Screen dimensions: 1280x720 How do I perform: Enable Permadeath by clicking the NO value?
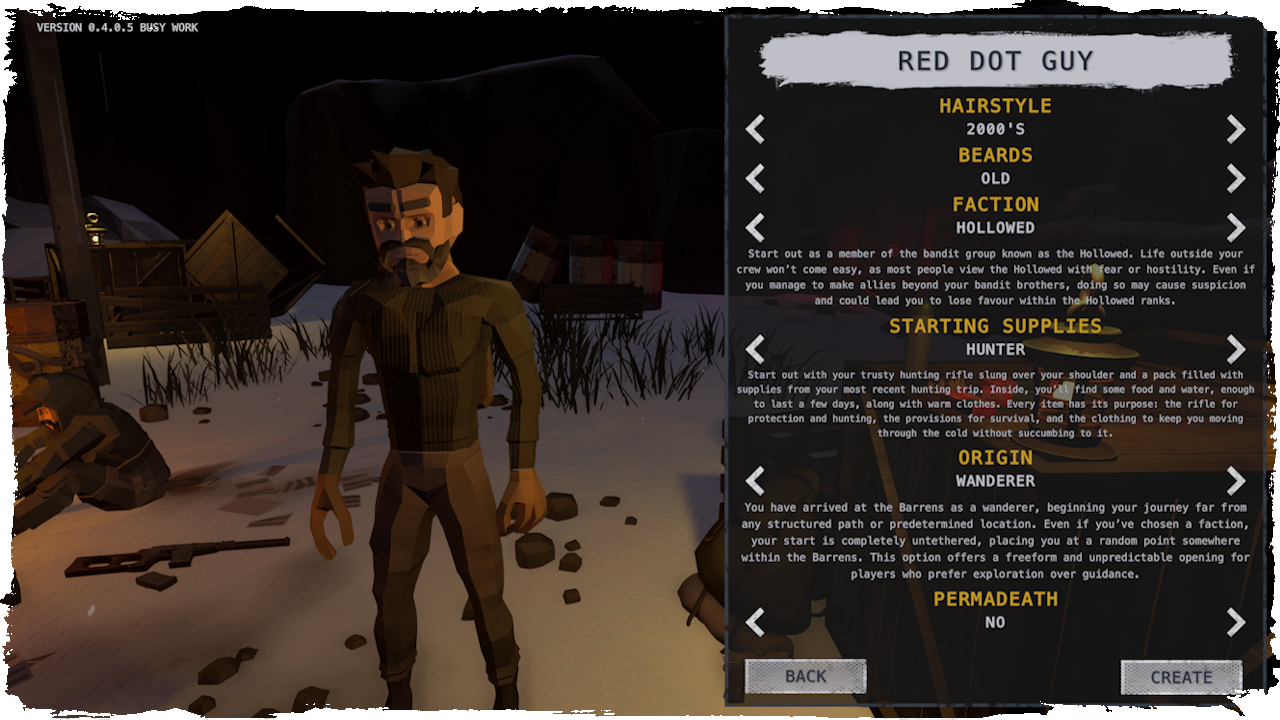[x=995, y=621]
